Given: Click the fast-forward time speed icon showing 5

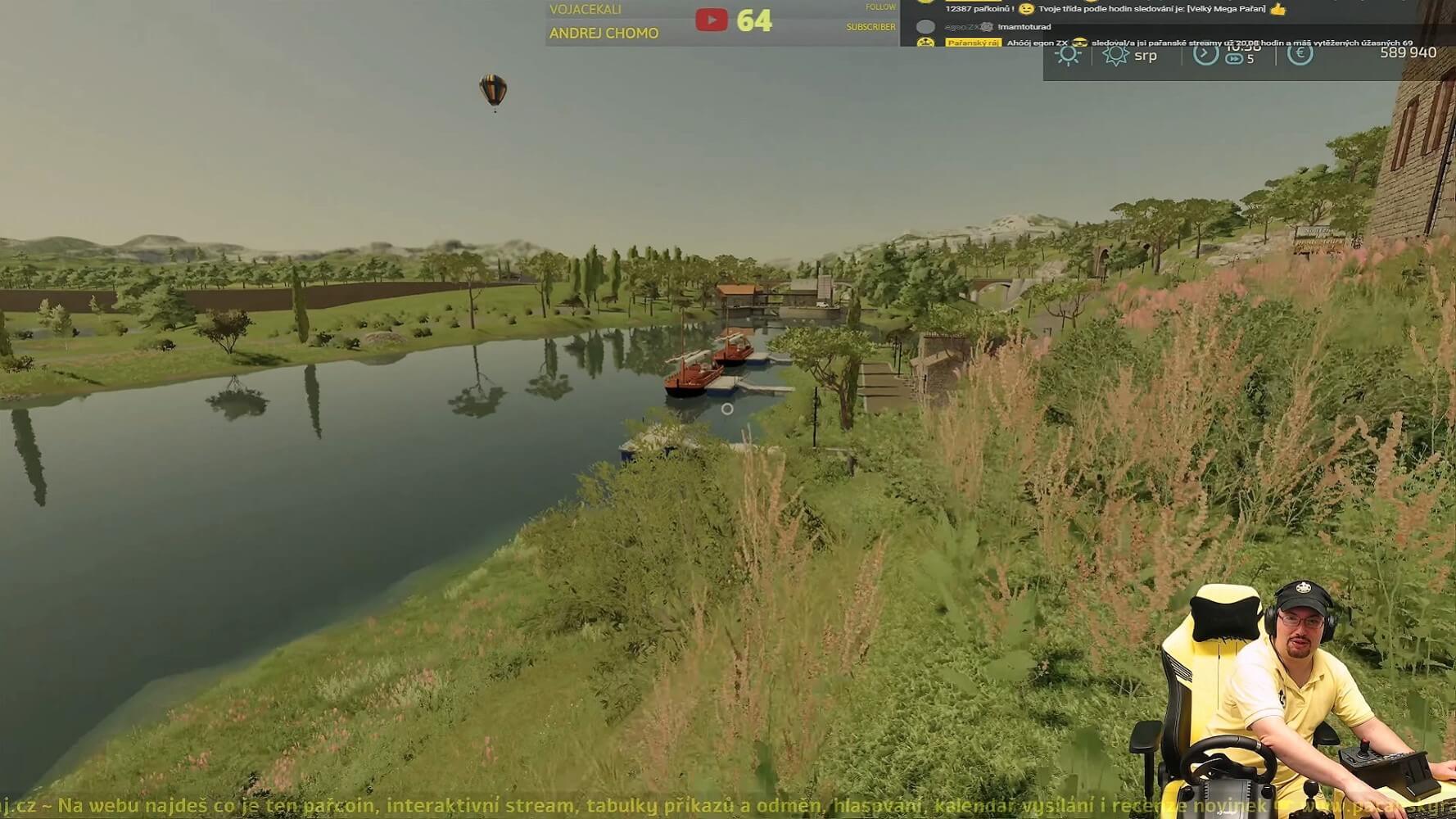Looking at the screenshot, I should click(1236, 61).
